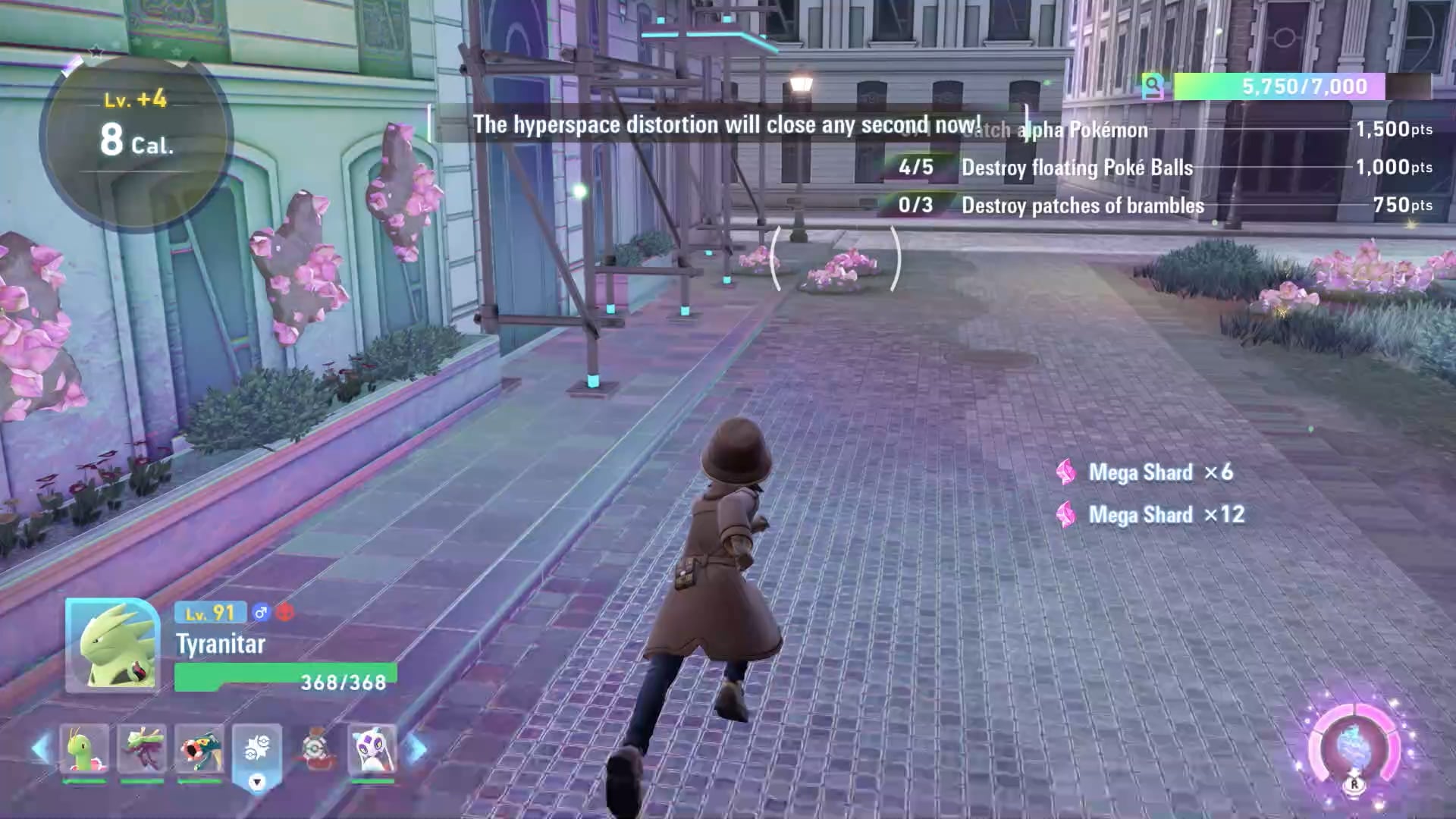The height and width of the screenshot is (819, 1456).
Task: Choose the Metapod party slot
Action: (83, 749)
